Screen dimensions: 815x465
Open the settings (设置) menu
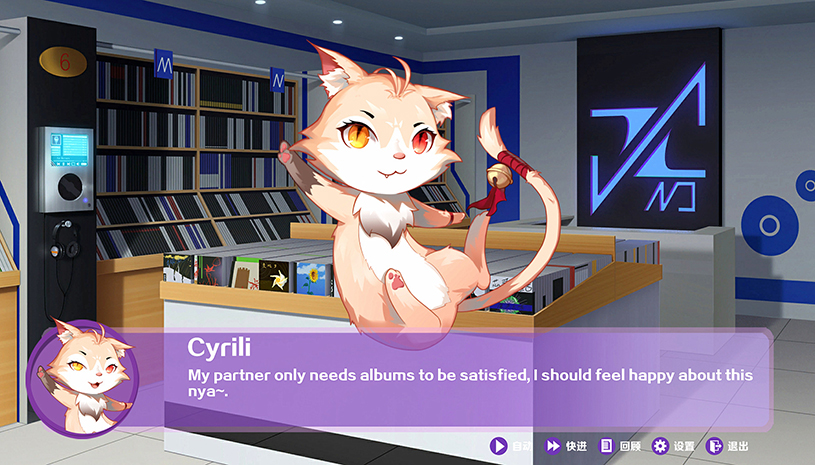[673, 446]
